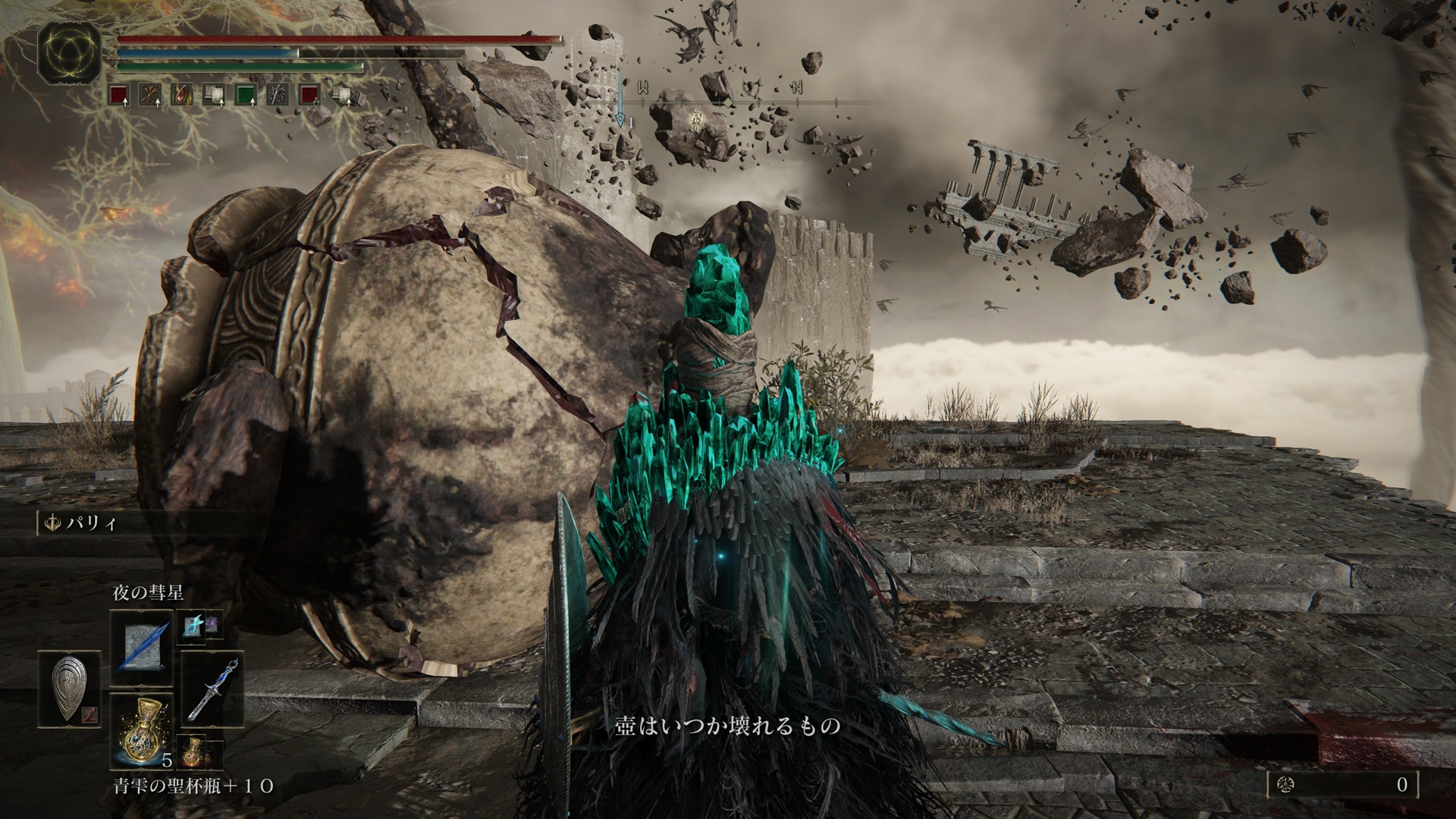This screenshot has height=819, width=1456.
Task: Inspect the teardrop-shaped status icon
Action: (182, 96)
